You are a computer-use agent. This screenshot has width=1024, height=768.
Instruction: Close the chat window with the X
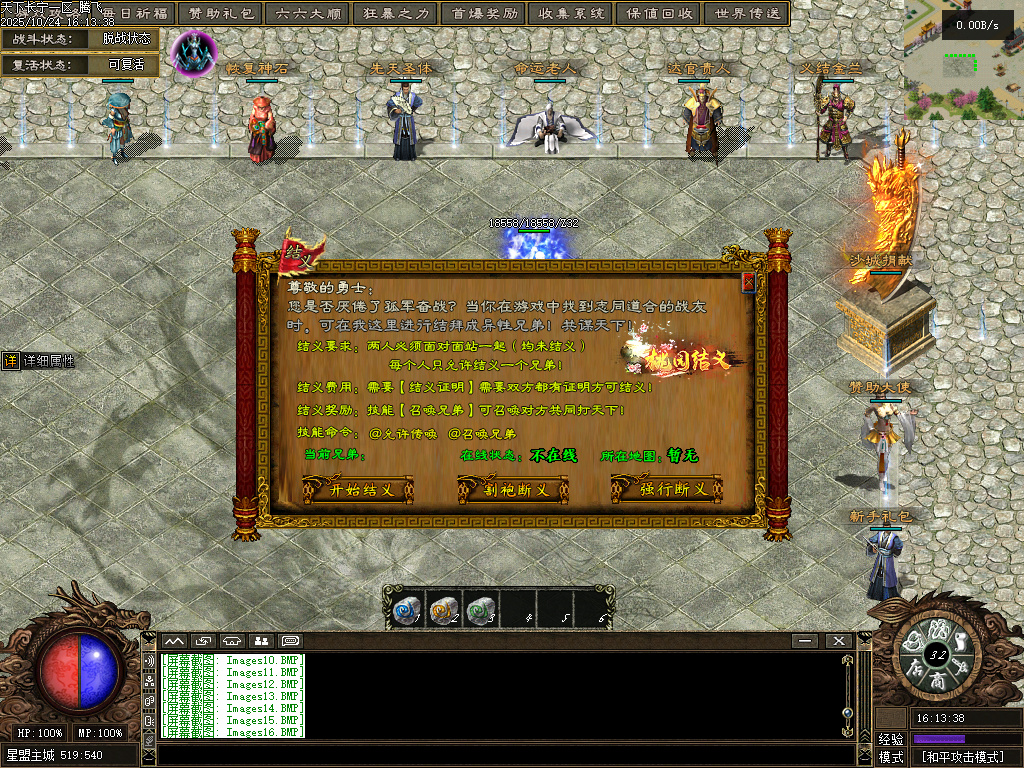(838, 640)
